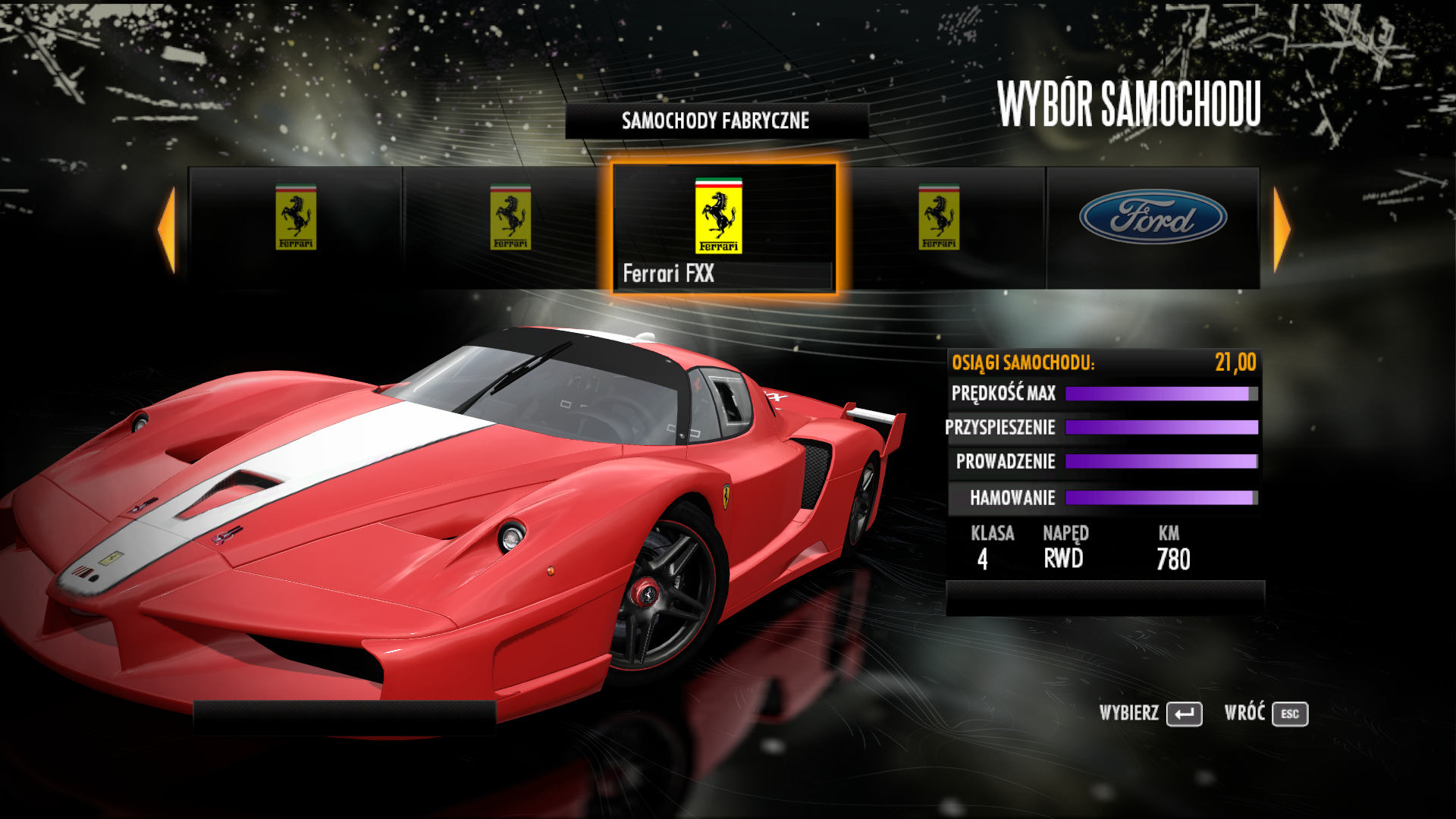Image resolution: width=1456 pixels, height=819 pixels.
Task: Choose the Ford logo car tile
Action: (x=1153, y=227)
